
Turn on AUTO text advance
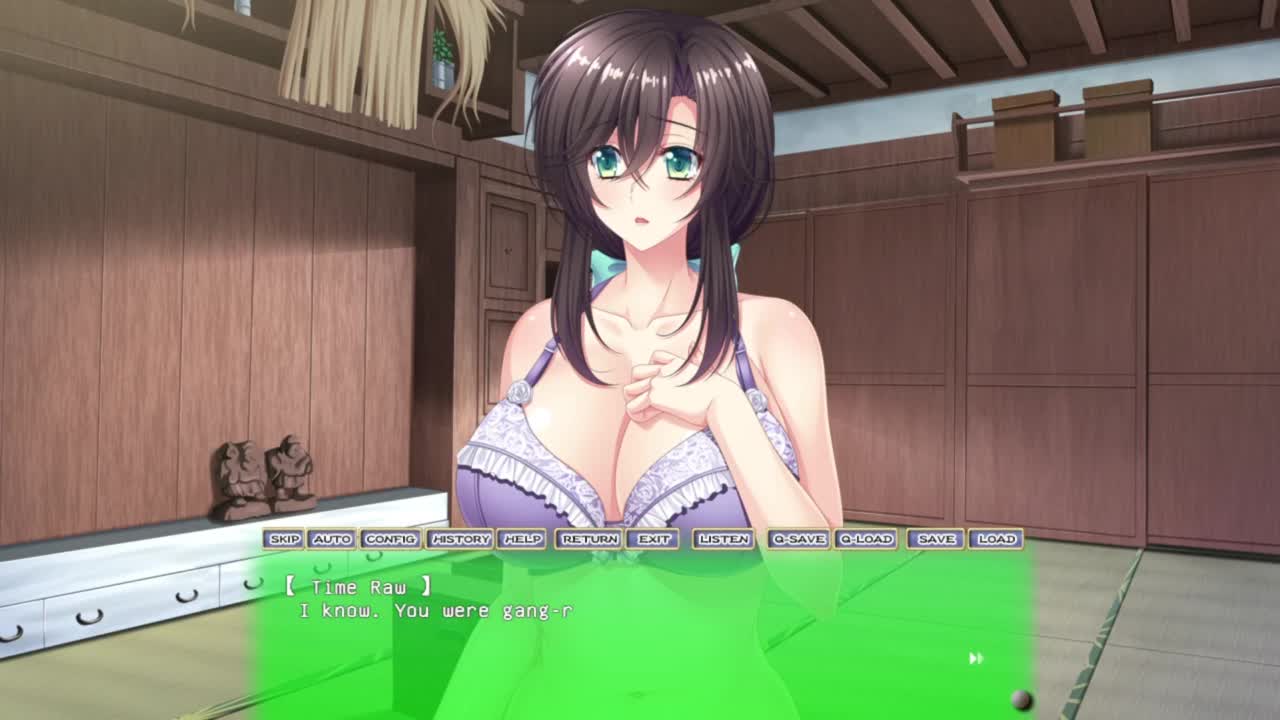pos(331,539)
